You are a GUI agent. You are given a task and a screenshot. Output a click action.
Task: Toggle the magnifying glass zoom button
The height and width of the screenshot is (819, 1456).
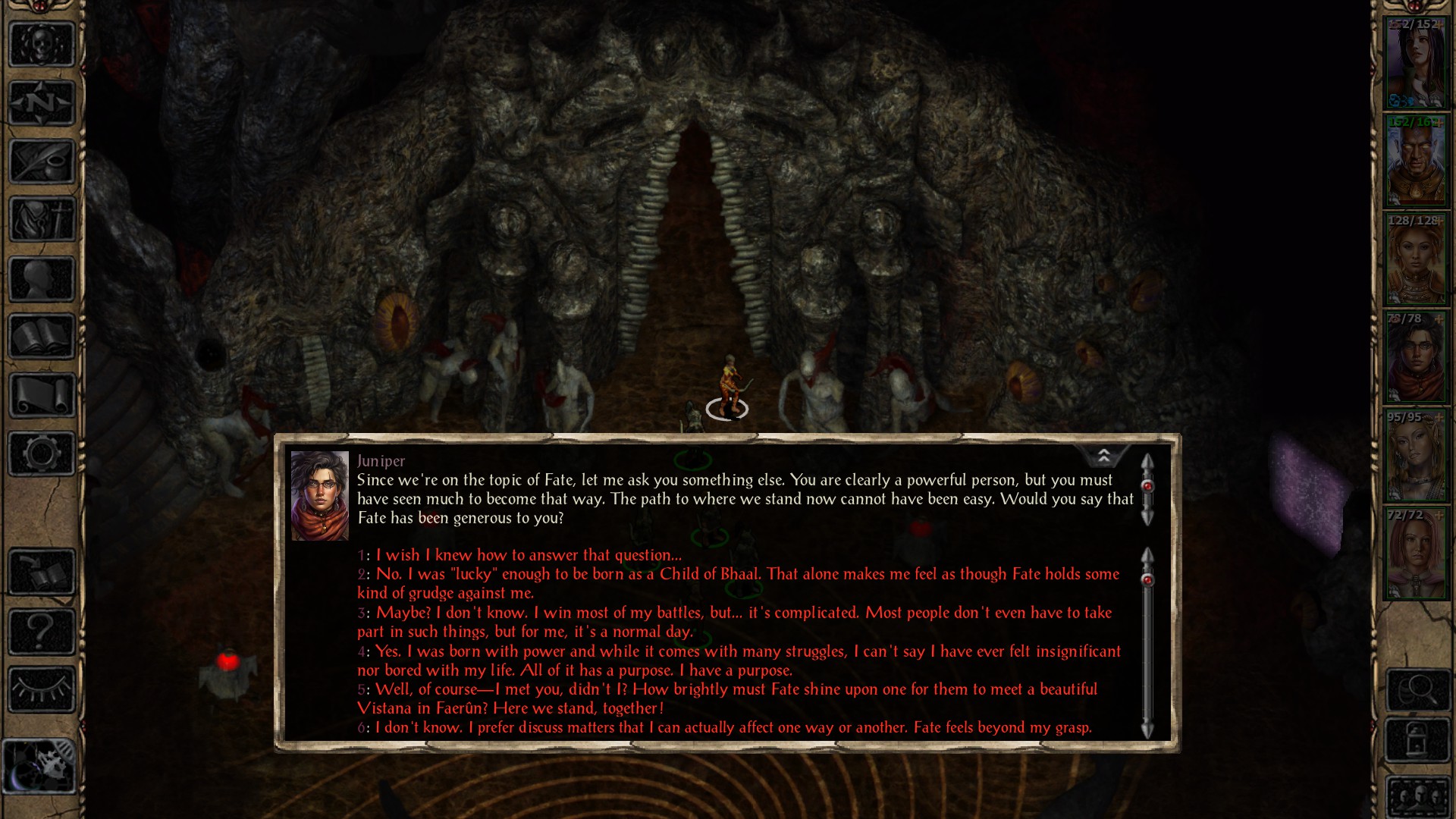[x=1417, y=689]
